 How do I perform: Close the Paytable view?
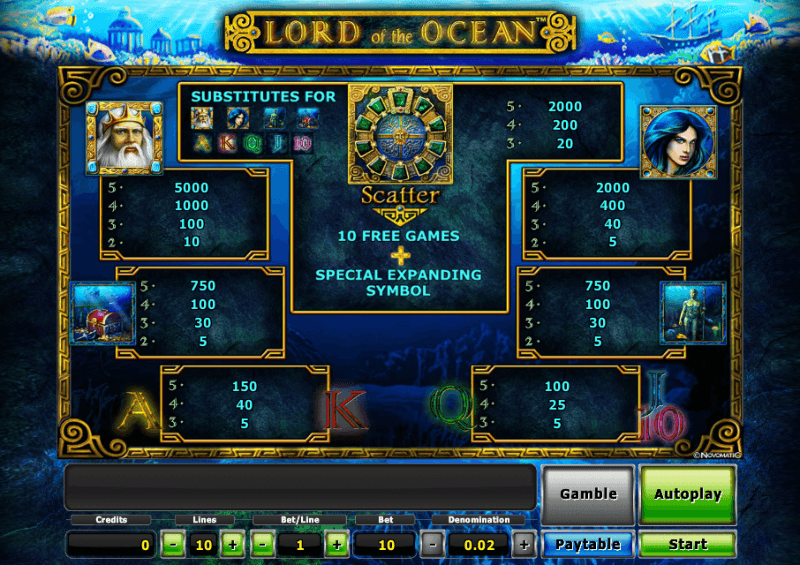(588, 545)
